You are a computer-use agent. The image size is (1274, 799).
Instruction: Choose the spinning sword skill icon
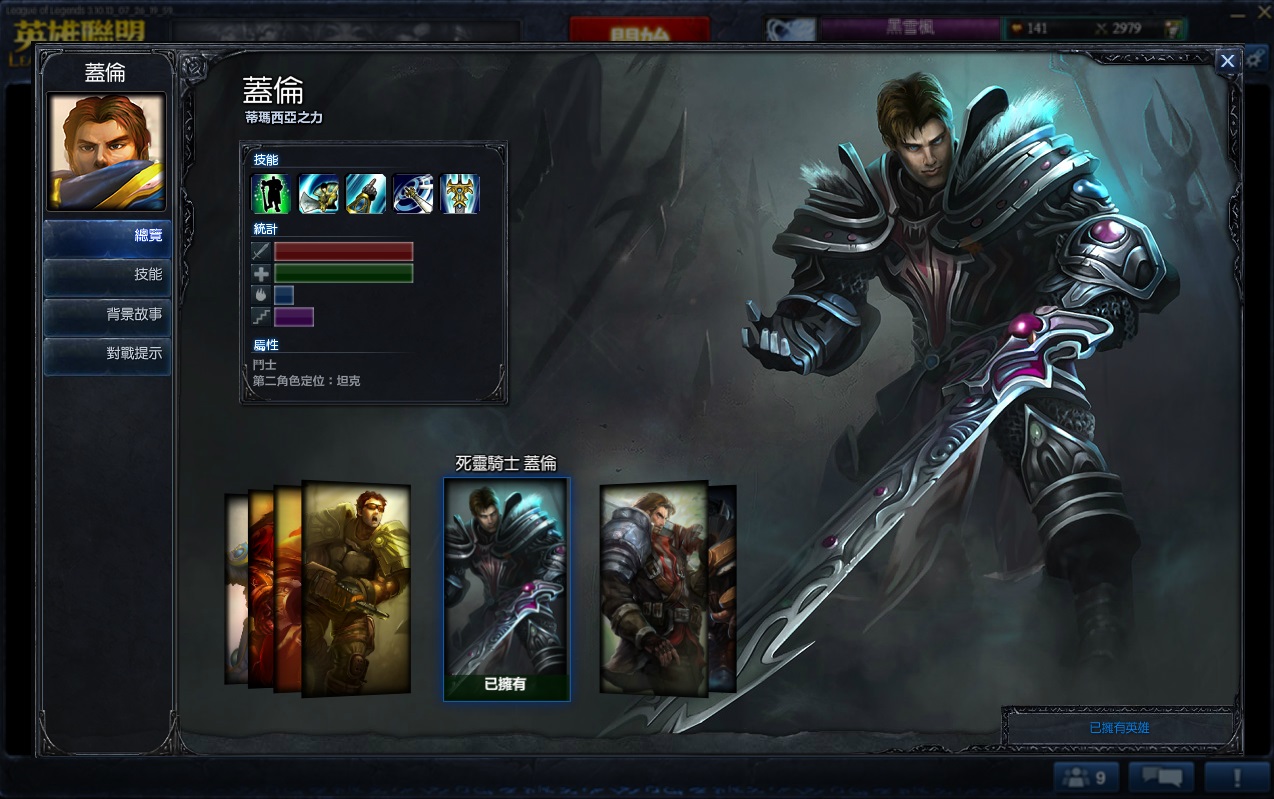413,194
